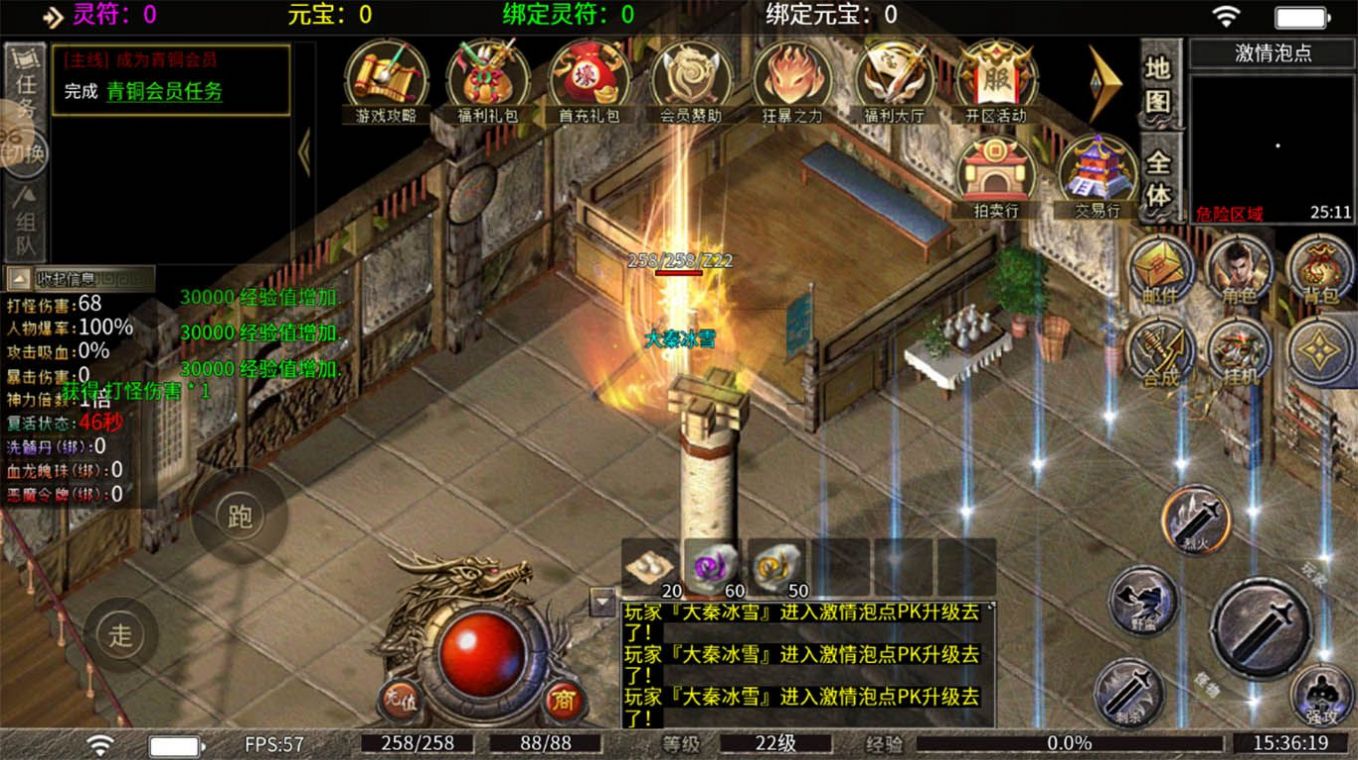1358x760 pixels.
Task: Toggle 挂机 auto-battle
Action: point(1239,351)
